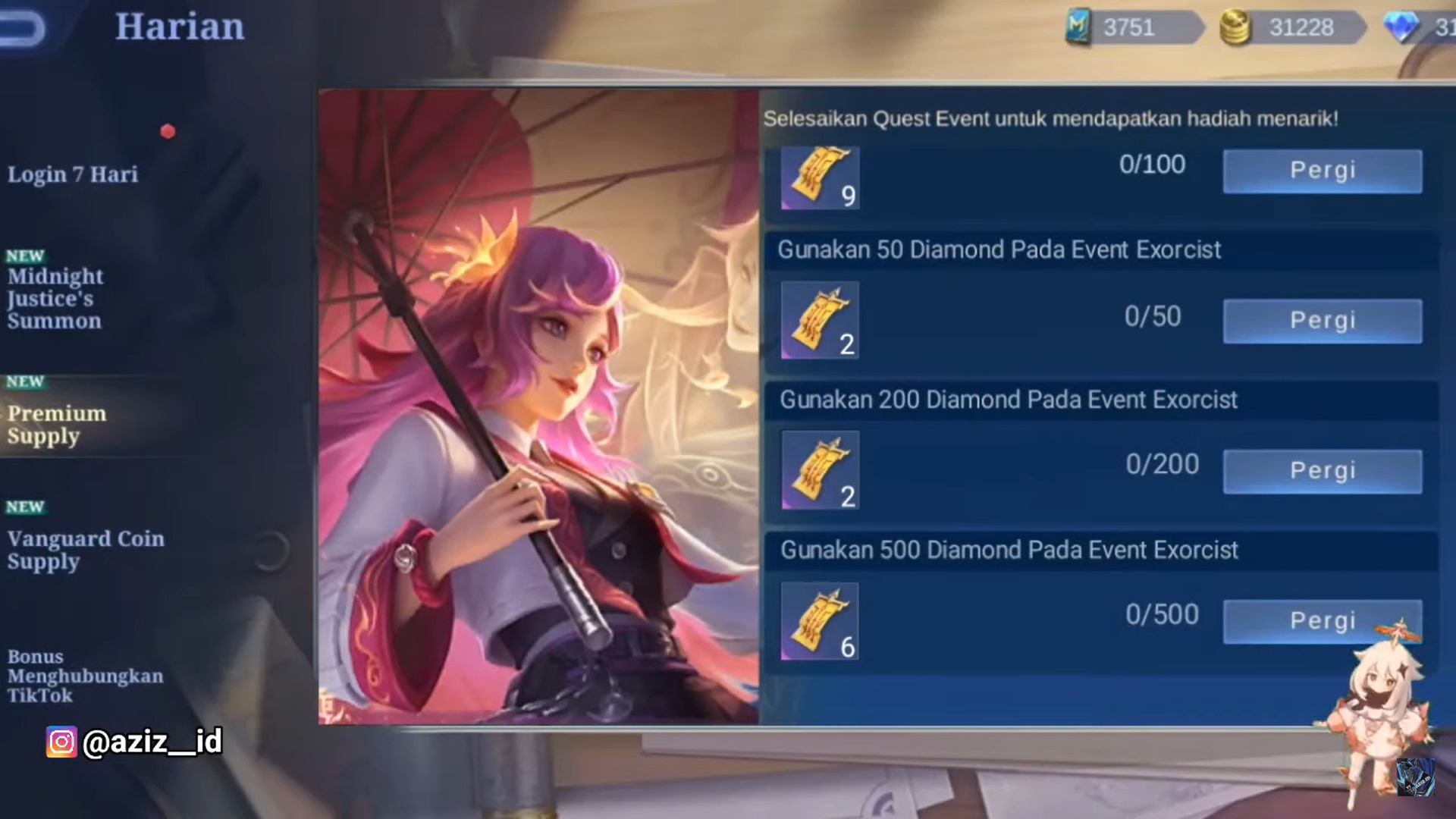Click Pergi beside Gunakan 500 Diamond quest
The image size is (1456, 819).
1323,620
